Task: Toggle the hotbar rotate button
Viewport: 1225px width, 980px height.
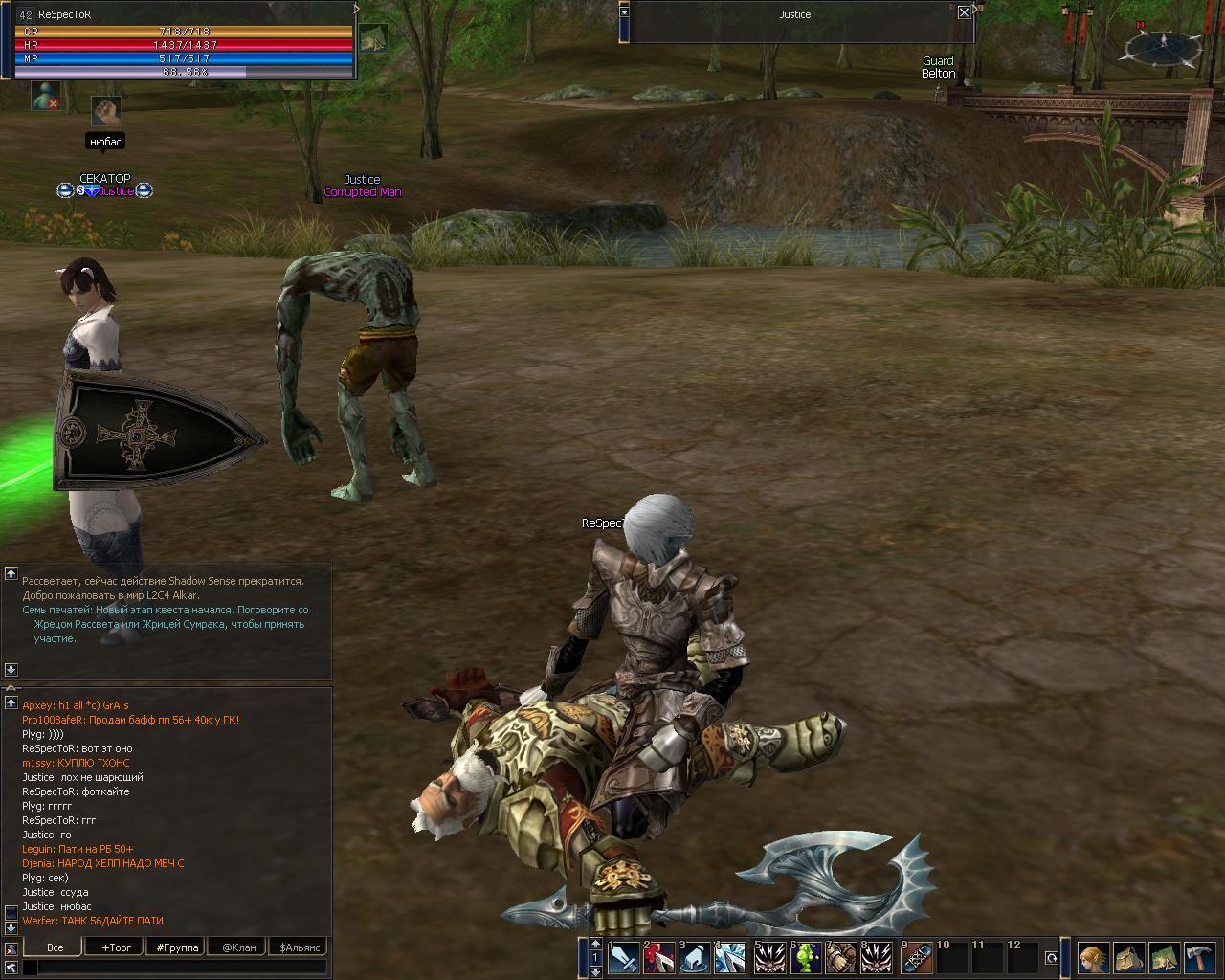Action: (x=1052, y=958)
